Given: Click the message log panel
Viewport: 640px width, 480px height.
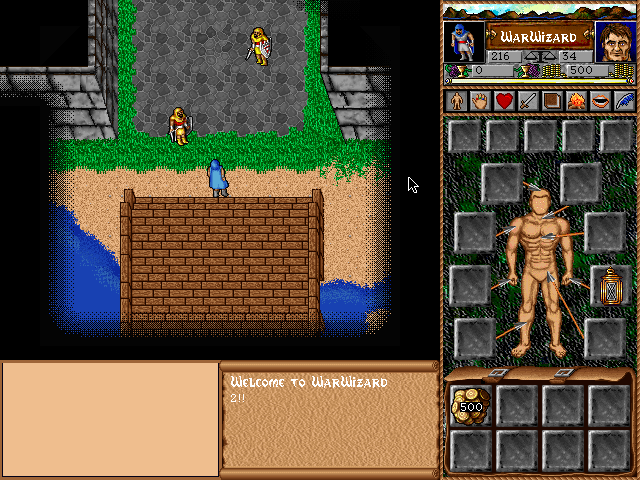Looking at the screenshot, I should (x=328, y=418).
